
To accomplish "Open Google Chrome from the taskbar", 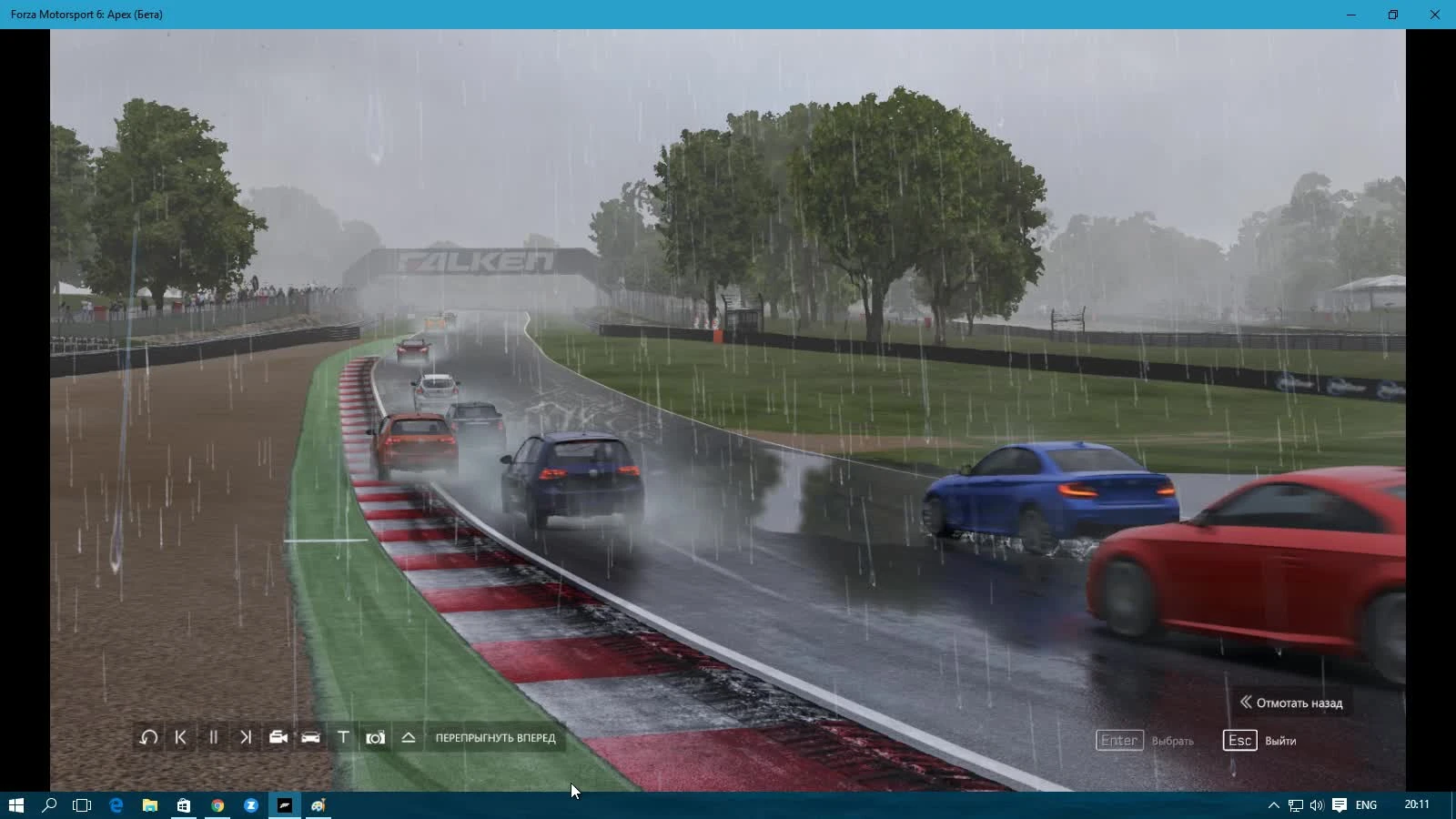I will coord(217,804).
